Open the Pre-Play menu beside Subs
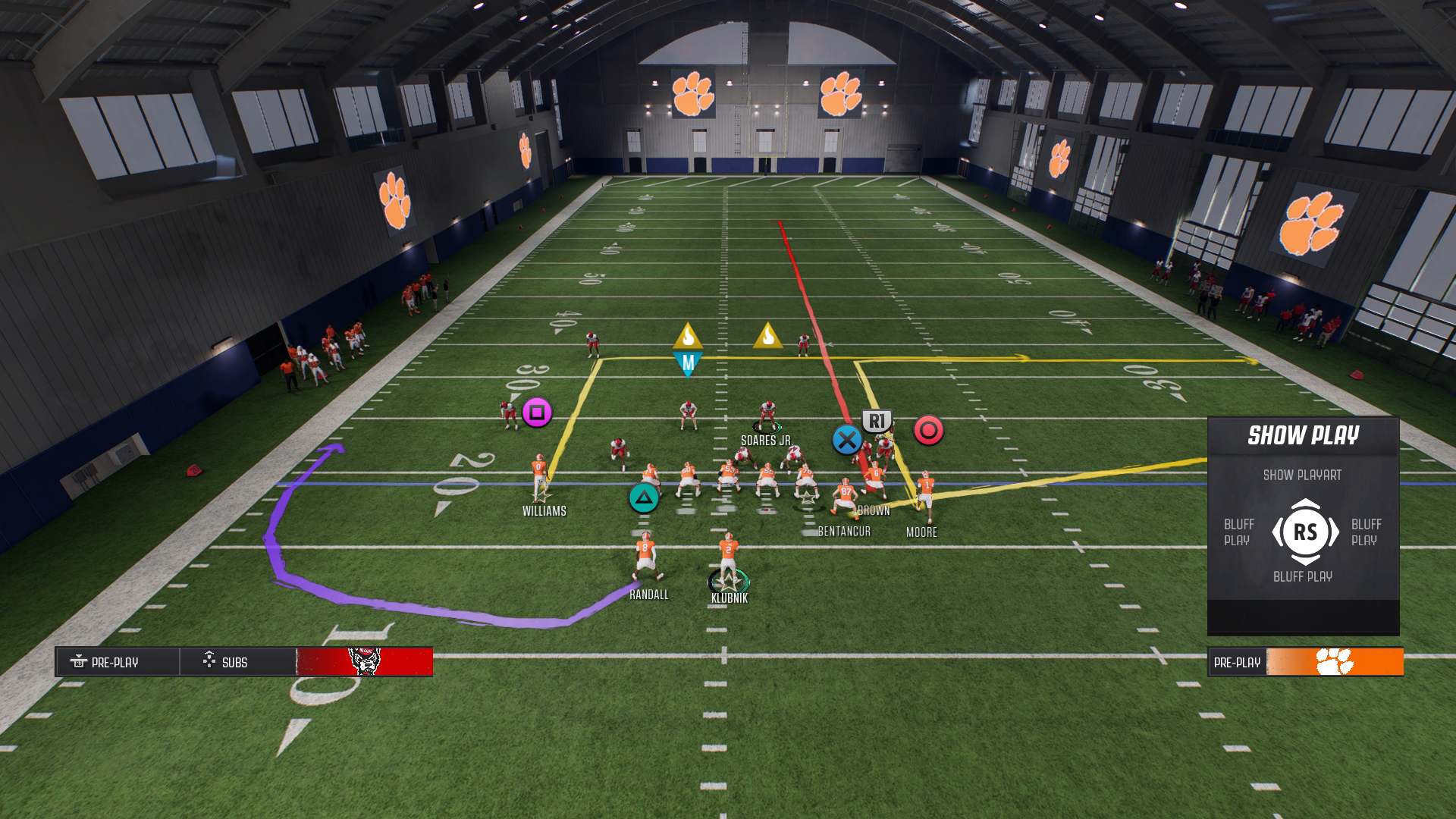 tap(116, 662)
